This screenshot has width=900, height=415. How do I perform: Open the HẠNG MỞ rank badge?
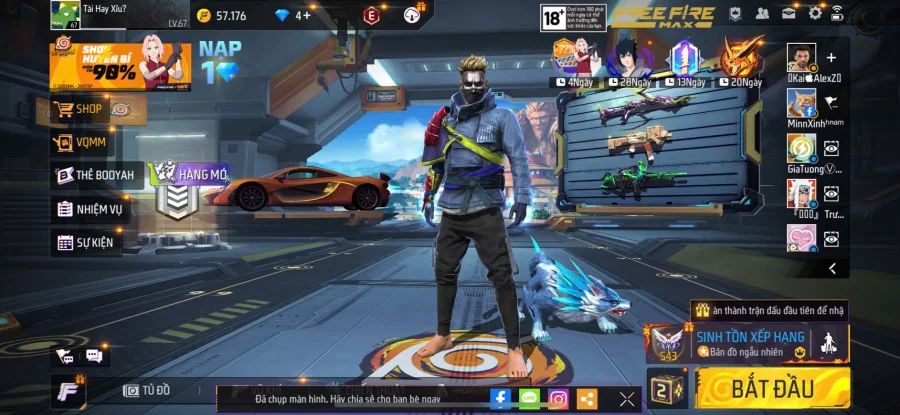(x=177, y=191)
